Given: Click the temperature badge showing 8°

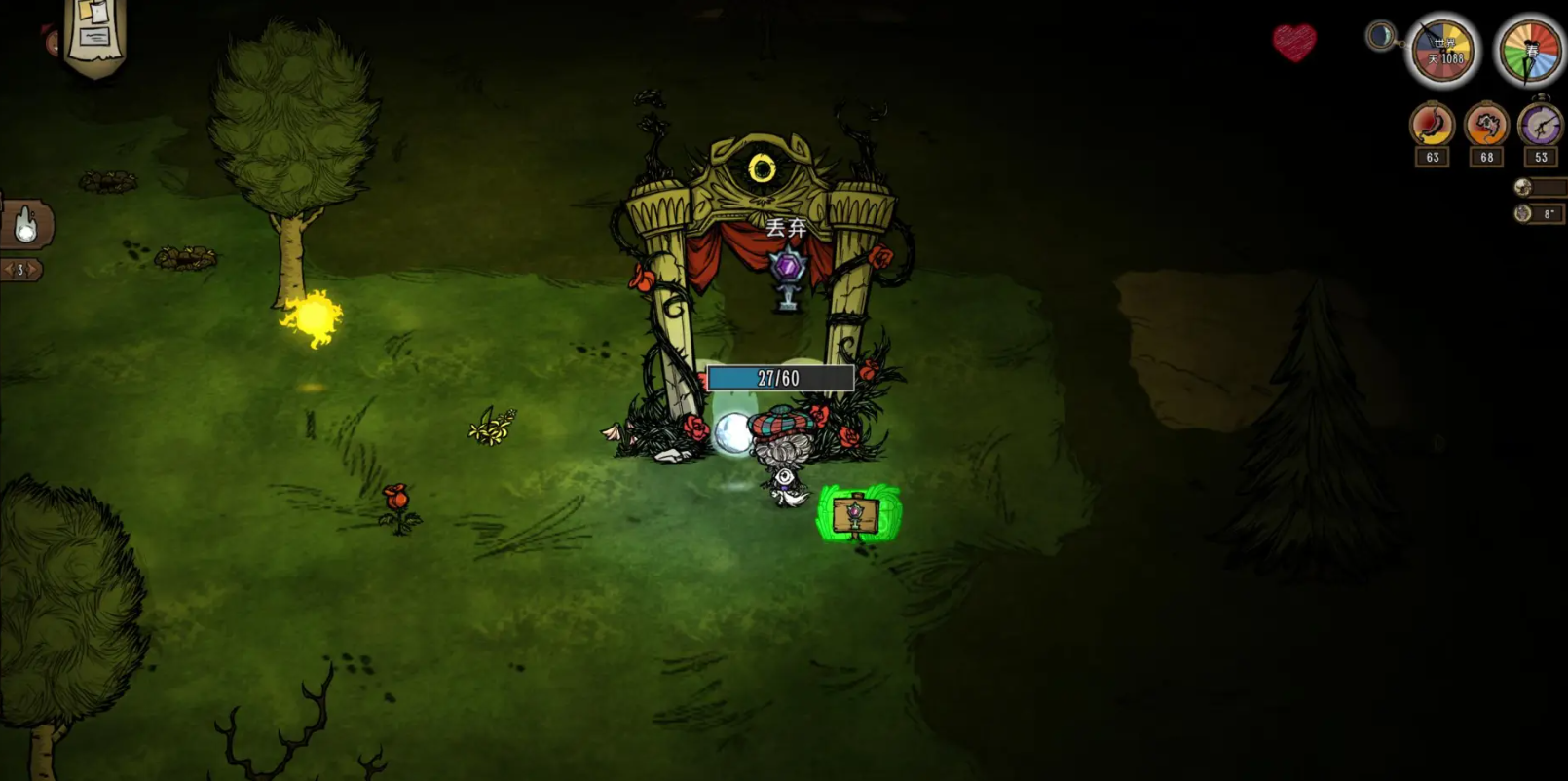Looking at the screenshot, I should [x=1540, y=213].
